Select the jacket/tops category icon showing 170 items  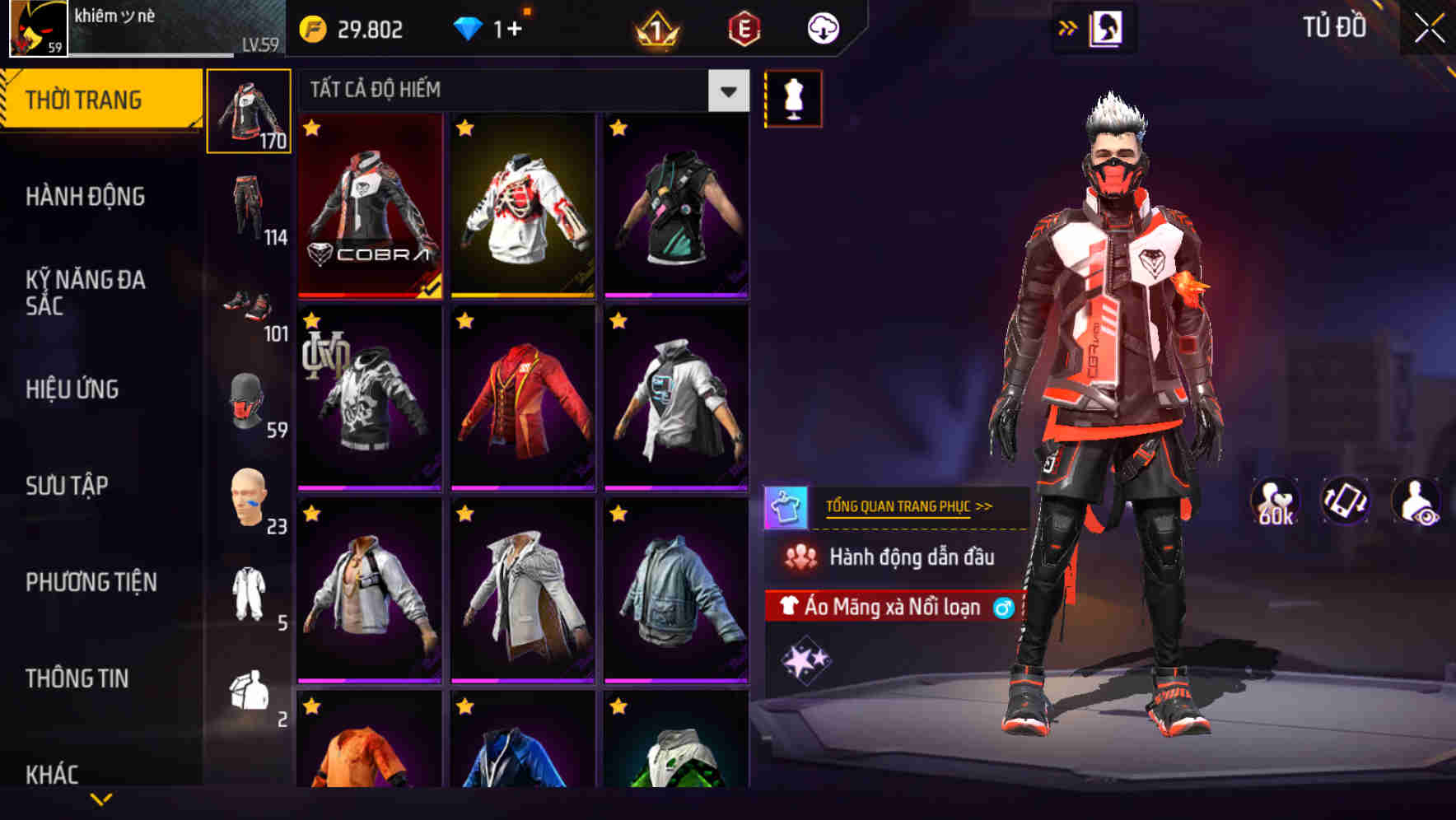point(250,111)
